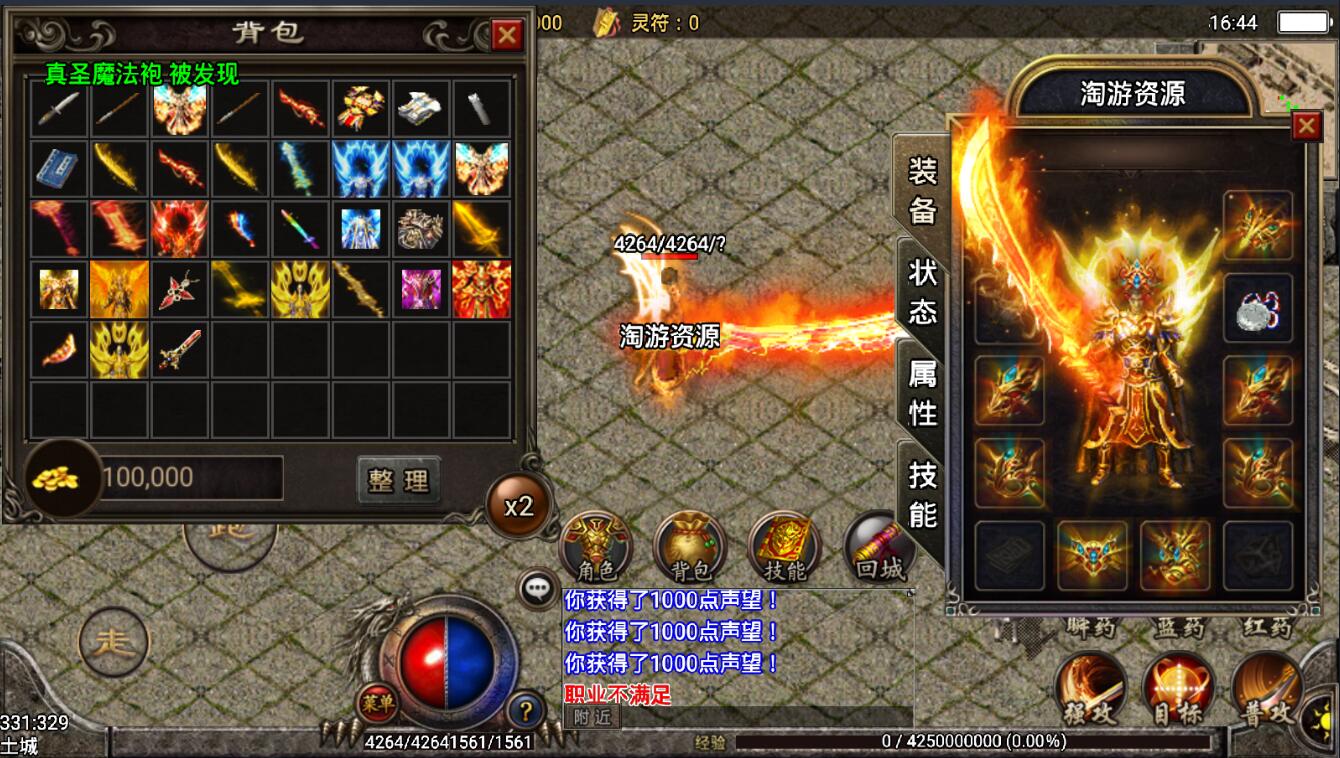Click the 整理 sort button
This screenshot has width=1340, height=758.
coord(398,480)
